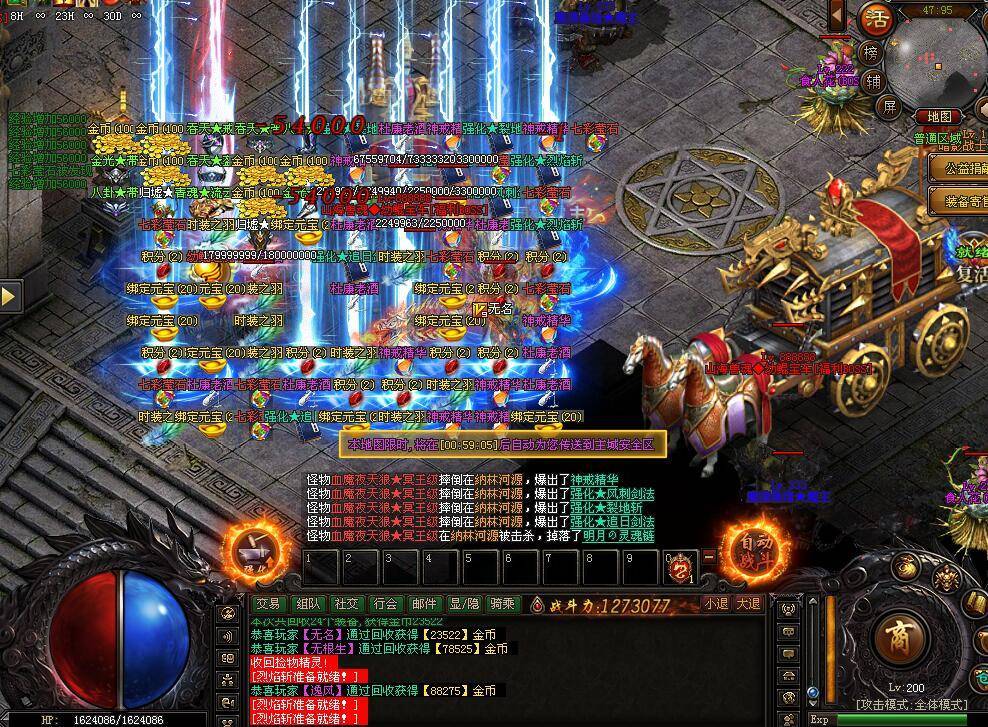Image resolution: width=988 pixels, height=727 pixels.
Task: Open the 强化 enhance anvil flame icon
Action: [x=249, y=551]
